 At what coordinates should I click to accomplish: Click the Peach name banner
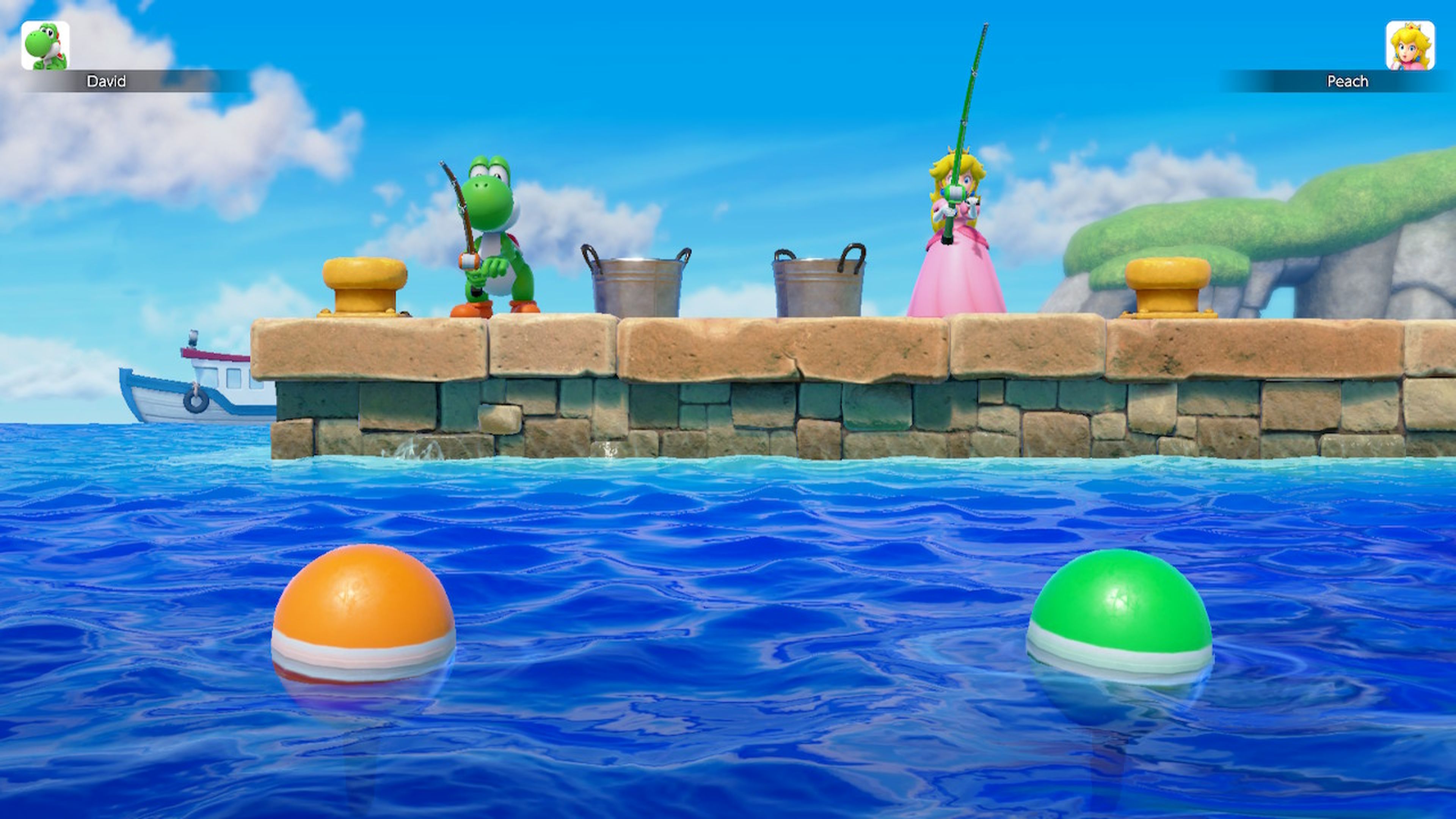[x=1348, y=81]
